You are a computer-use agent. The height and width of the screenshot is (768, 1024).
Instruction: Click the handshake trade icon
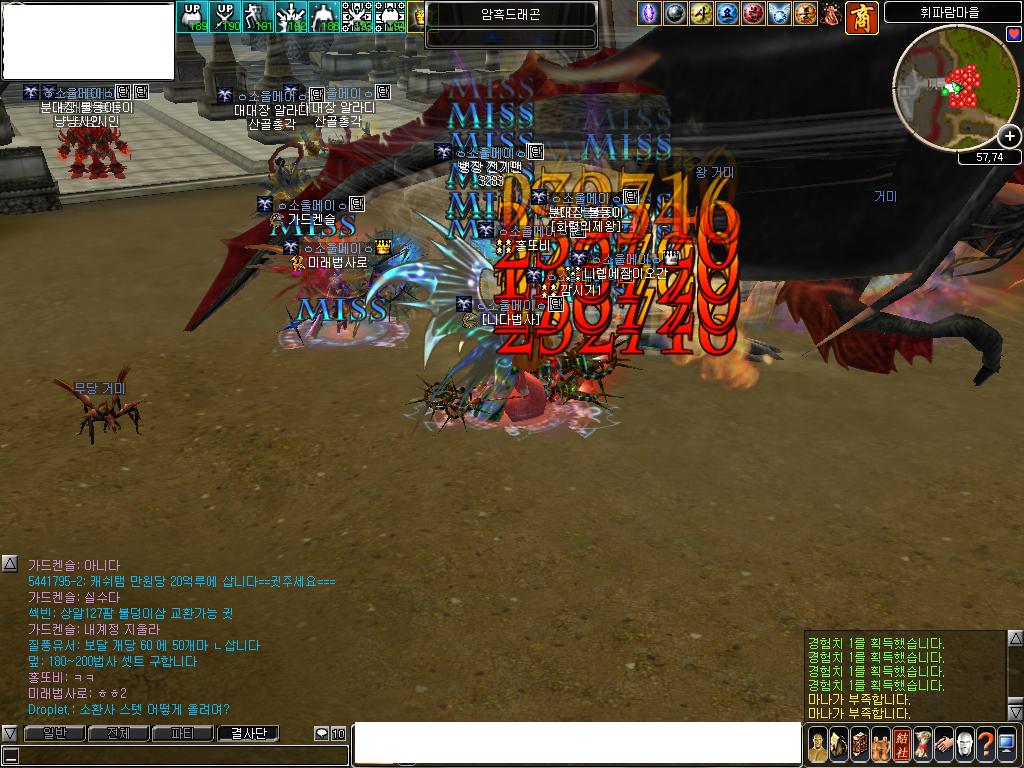click(943, 744)
